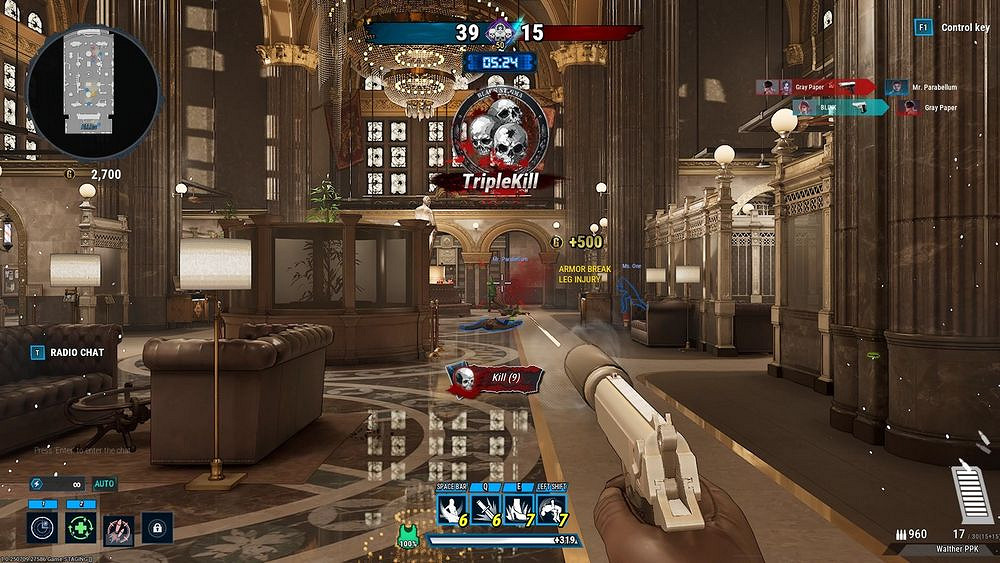Activate the radar scan ability icon
This screenshot has width=1000, height=563.
pos(40,527)
